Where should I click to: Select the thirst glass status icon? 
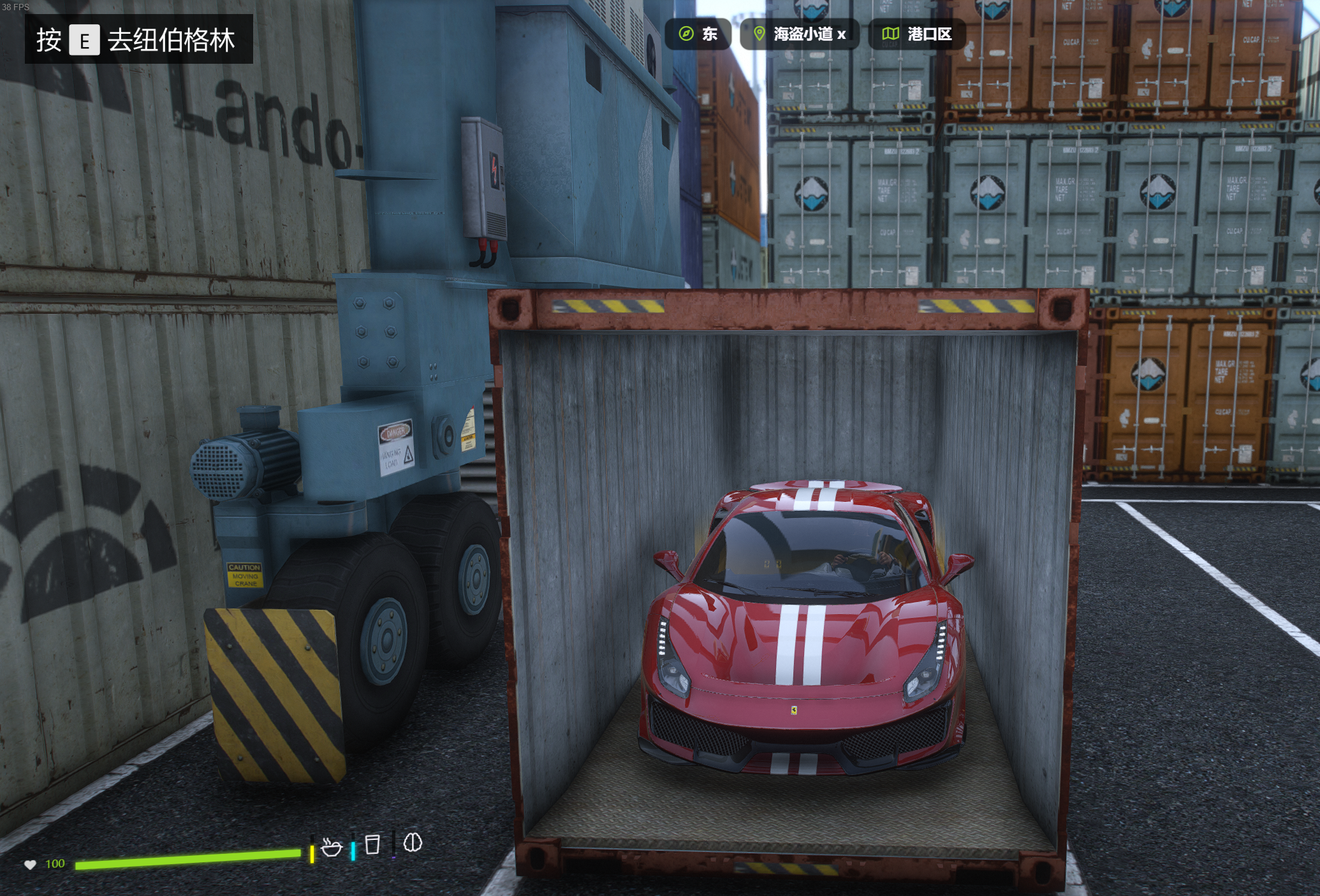[372, 844]
